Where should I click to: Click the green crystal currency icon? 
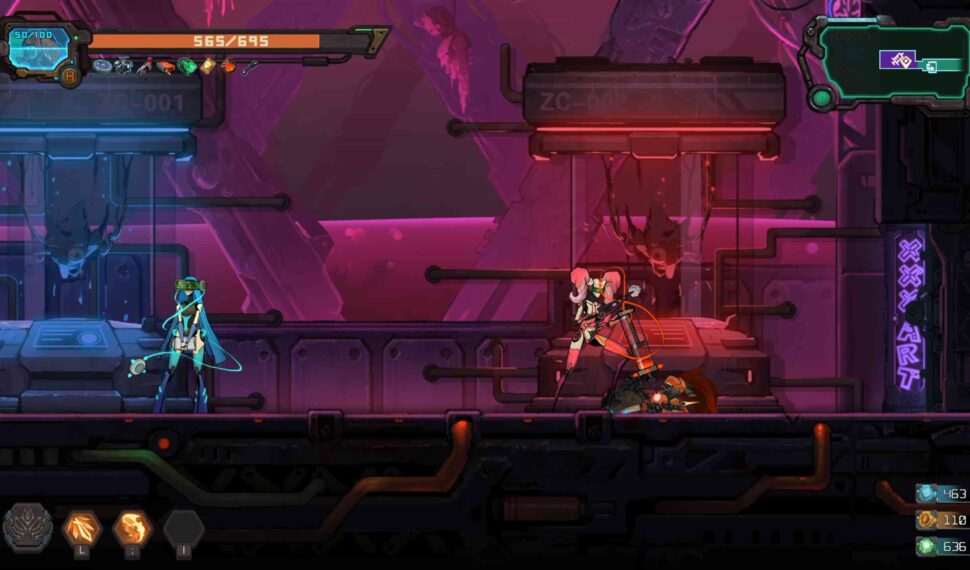926,546
